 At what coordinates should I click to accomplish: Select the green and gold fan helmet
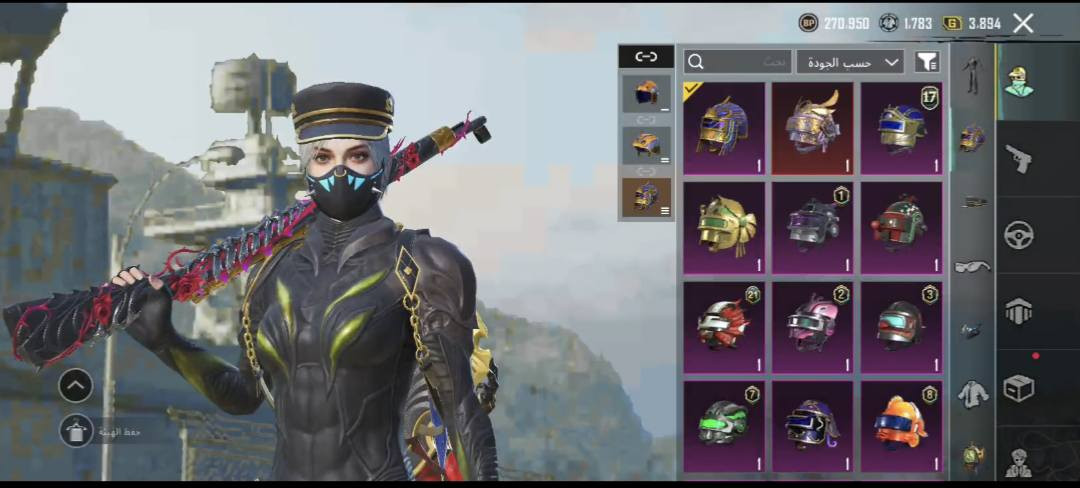724,227
